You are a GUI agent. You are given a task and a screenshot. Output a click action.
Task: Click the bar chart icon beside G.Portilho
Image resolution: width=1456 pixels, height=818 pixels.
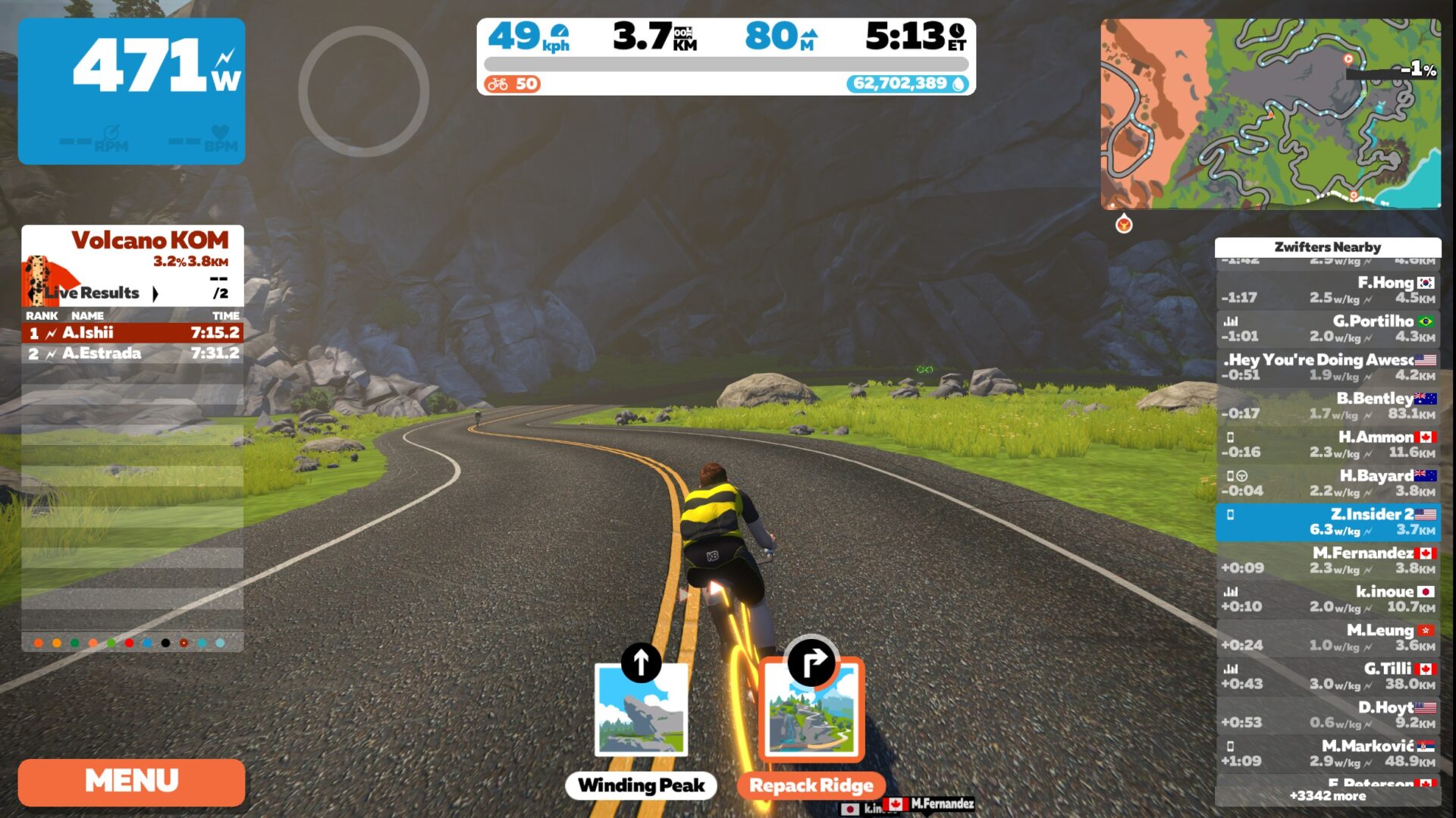pyautogui.click(x=1232, y=322)
